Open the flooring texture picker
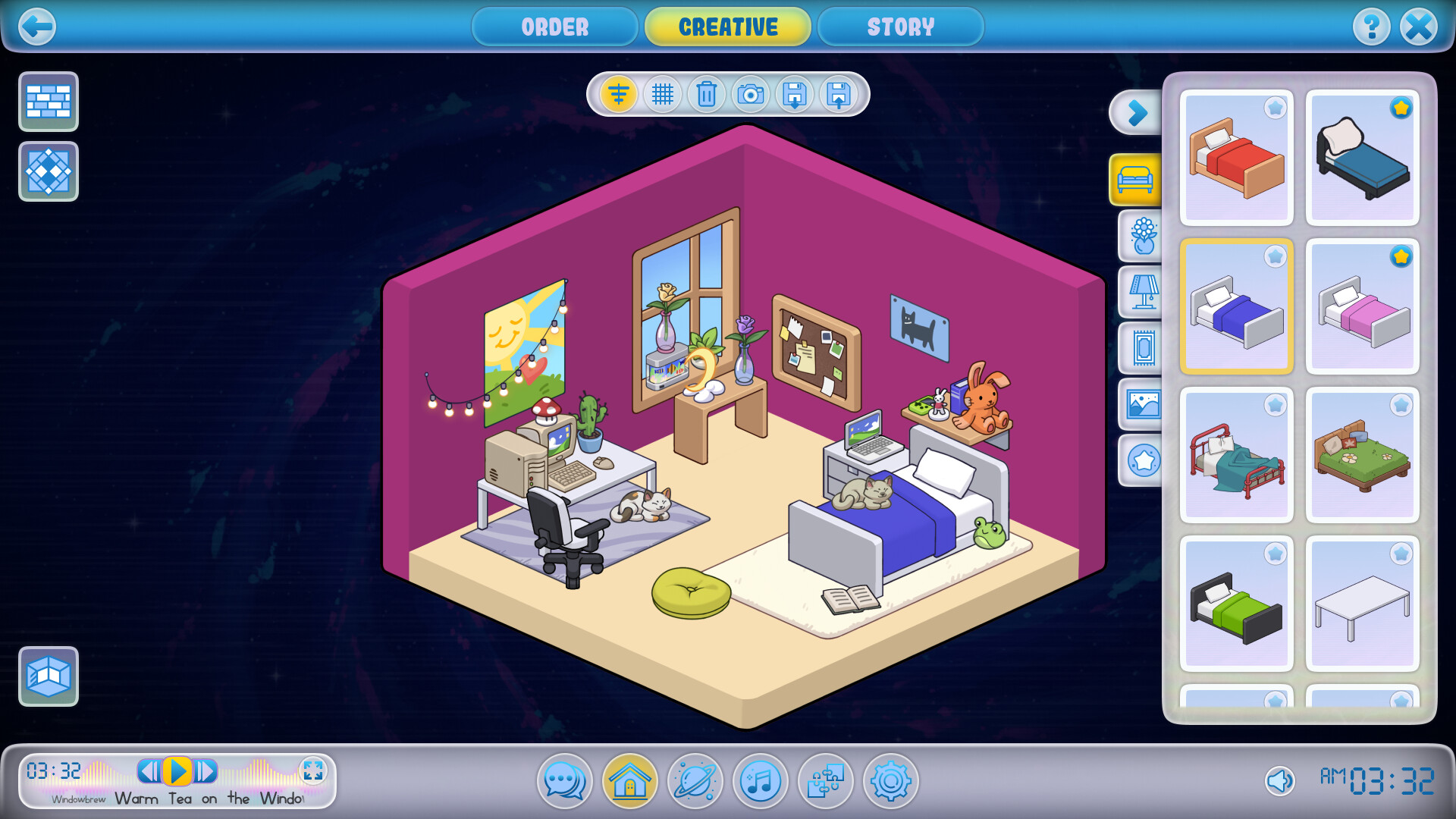The height and width of the screenshot is (819, 1456). tap(48, 171)
